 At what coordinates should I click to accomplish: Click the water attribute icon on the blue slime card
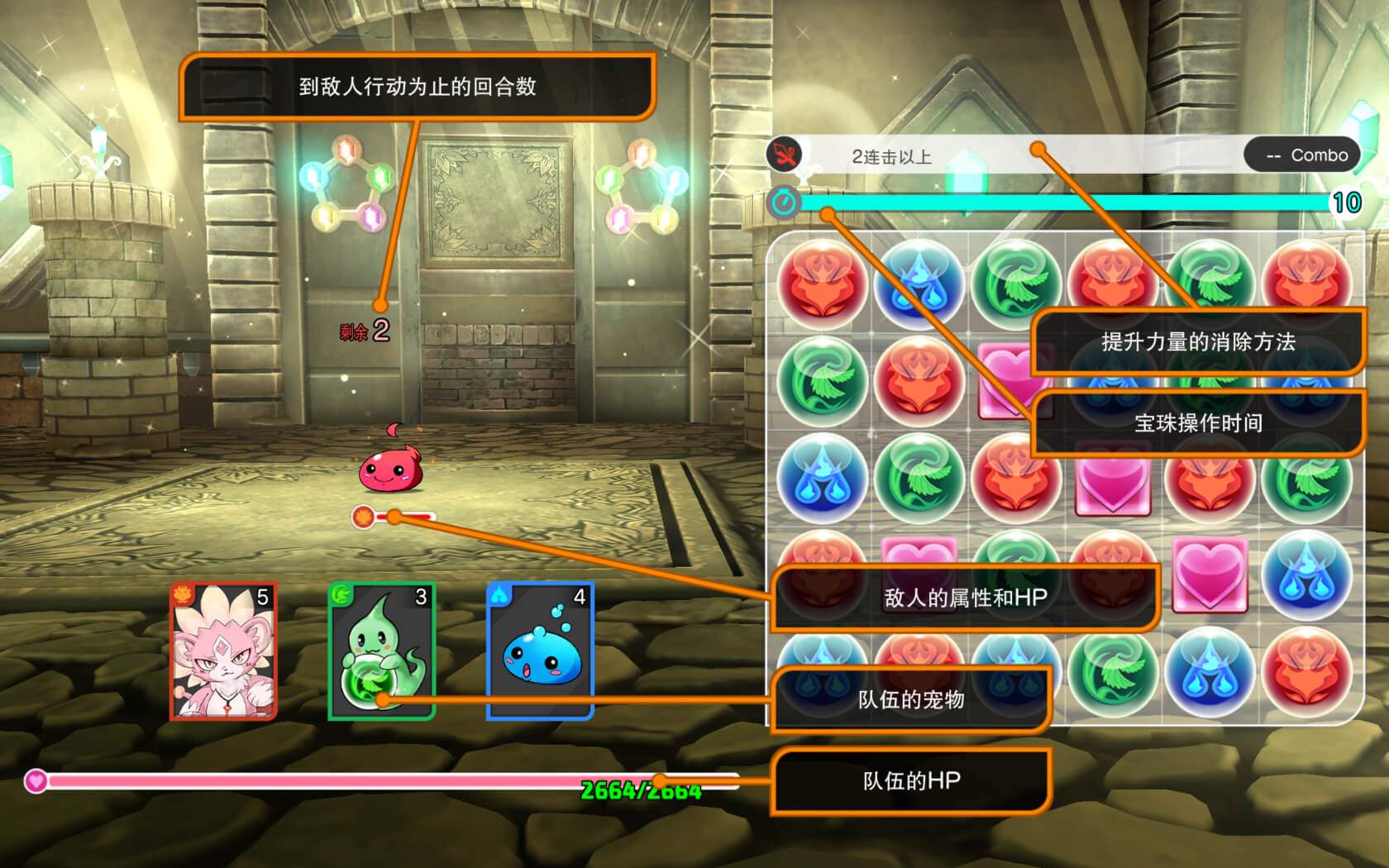(x=501, y=597)
